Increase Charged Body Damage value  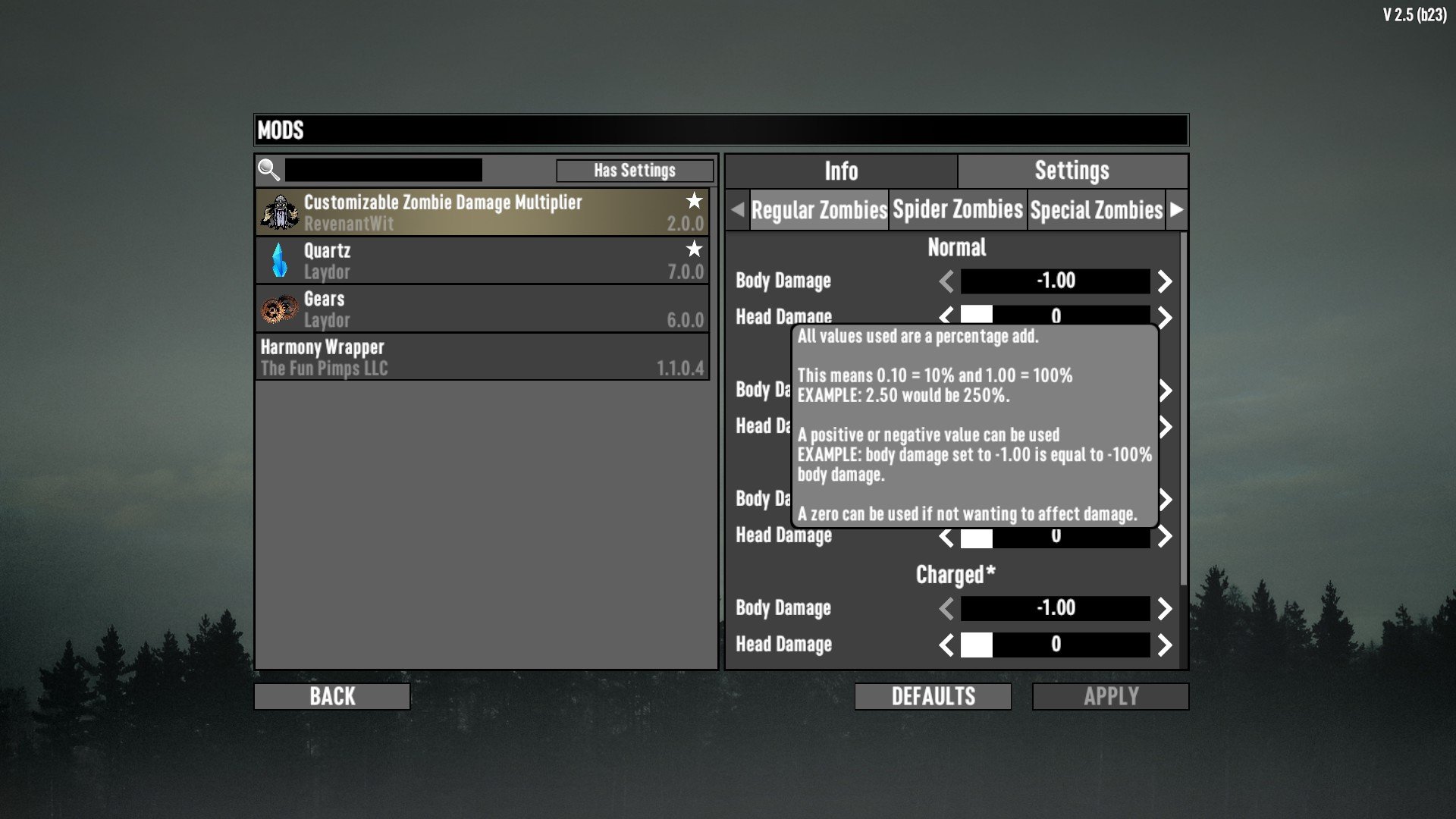(1165, 609)
